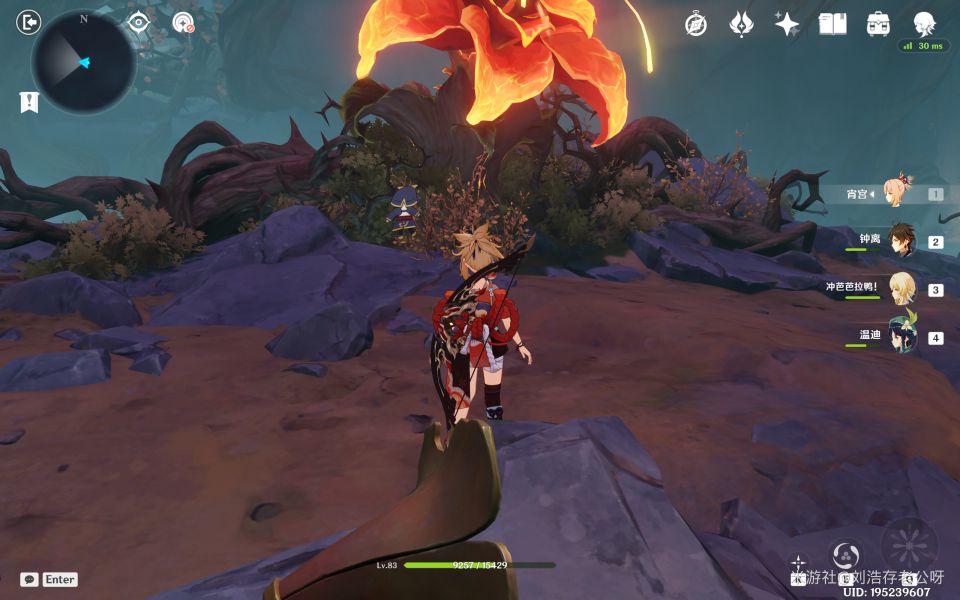Activate the swirl elemental skill icon

846,555
